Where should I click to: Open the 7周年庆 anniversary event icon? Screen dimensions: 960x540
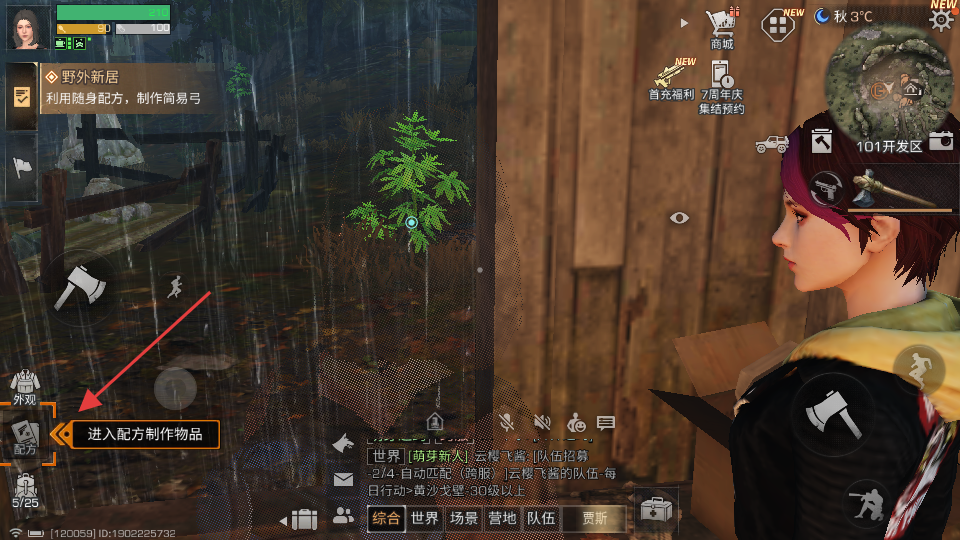click(x=722, y=84)
